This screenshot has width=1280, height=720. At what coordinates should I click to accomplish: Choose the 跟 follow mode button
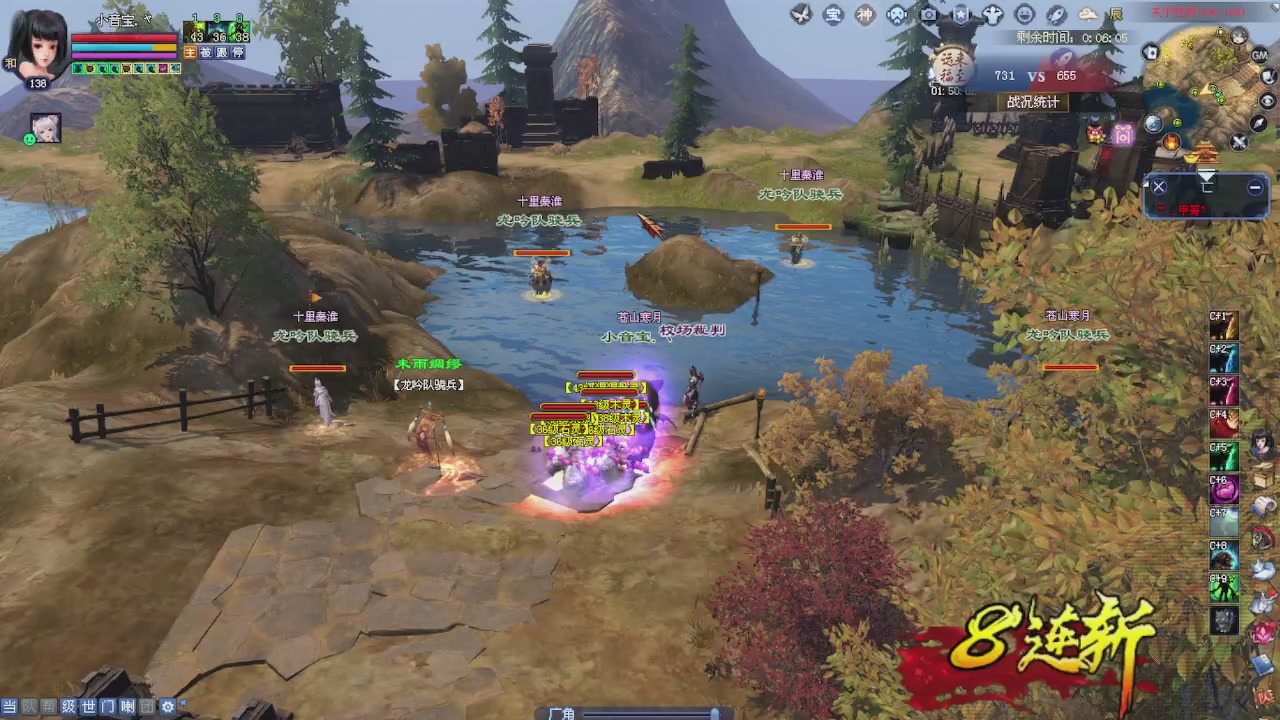coord(222,52)
